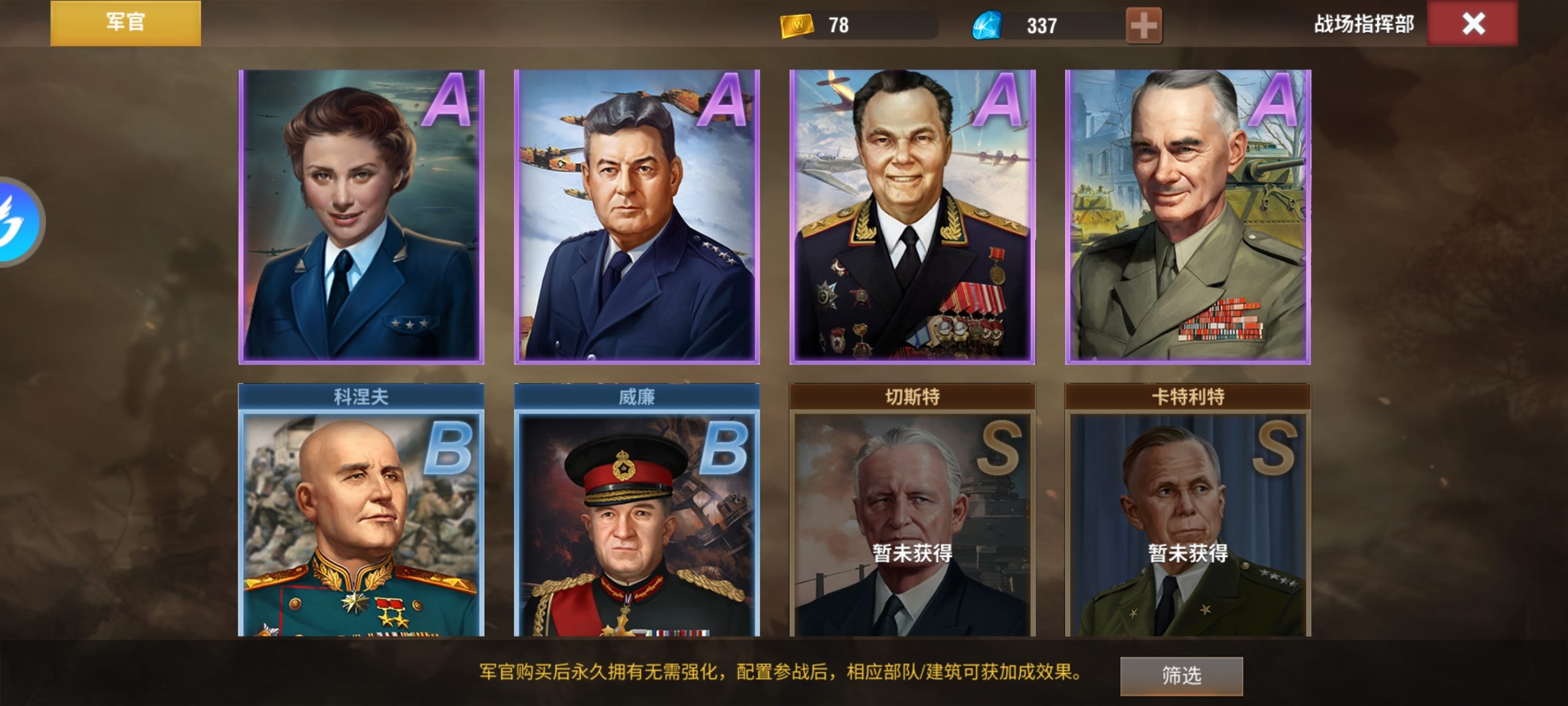
Task: Select the 军官 tab in the top left
Action: click(x=126, y=23)
